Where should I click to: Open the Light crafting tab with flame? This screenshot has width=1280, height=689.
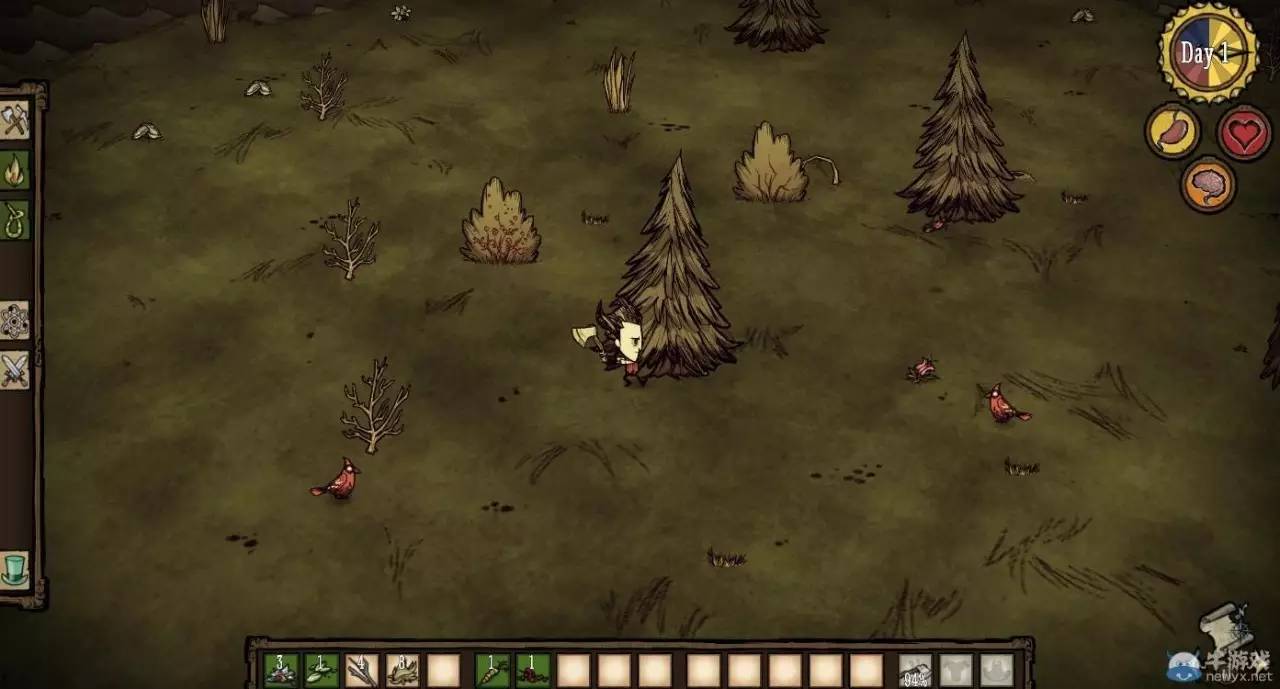(x=15, y=169)
